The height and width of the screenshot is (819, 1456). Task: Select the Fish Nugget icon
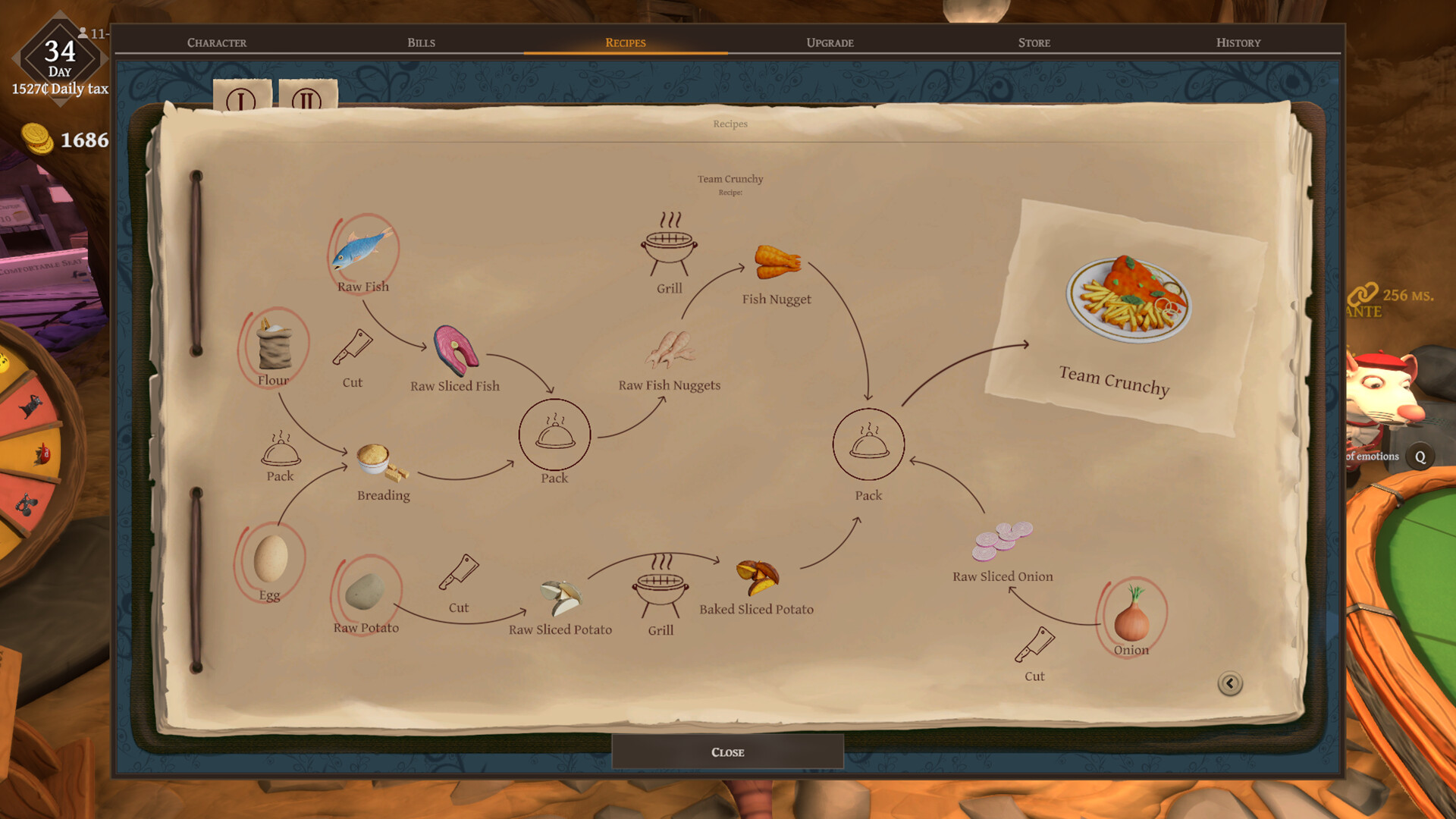pyautogui.click(x=777, y=262)
